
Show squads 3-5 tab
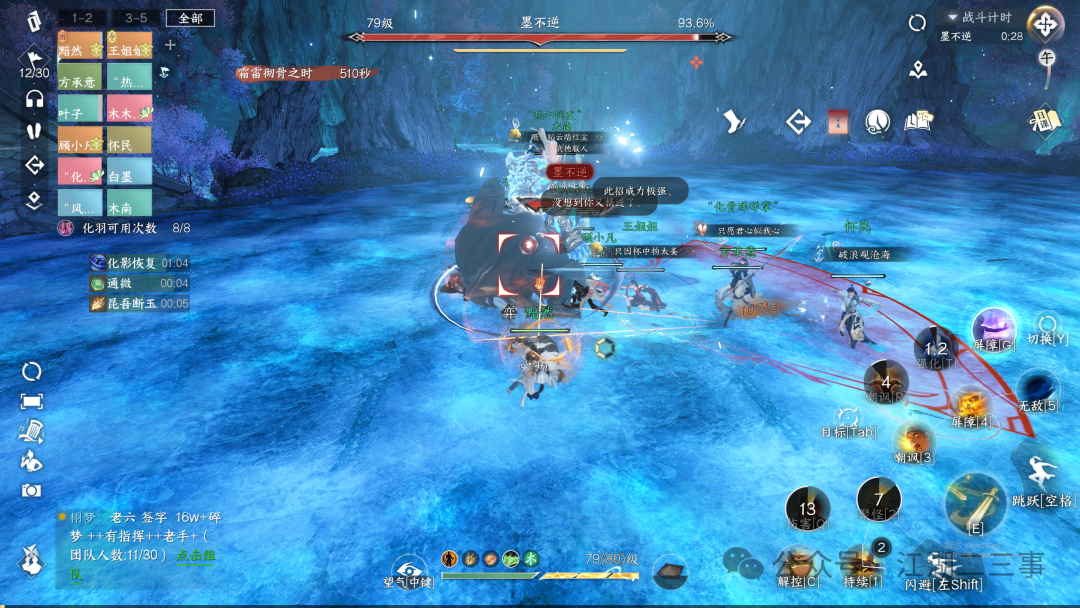[x=135, y=18]
